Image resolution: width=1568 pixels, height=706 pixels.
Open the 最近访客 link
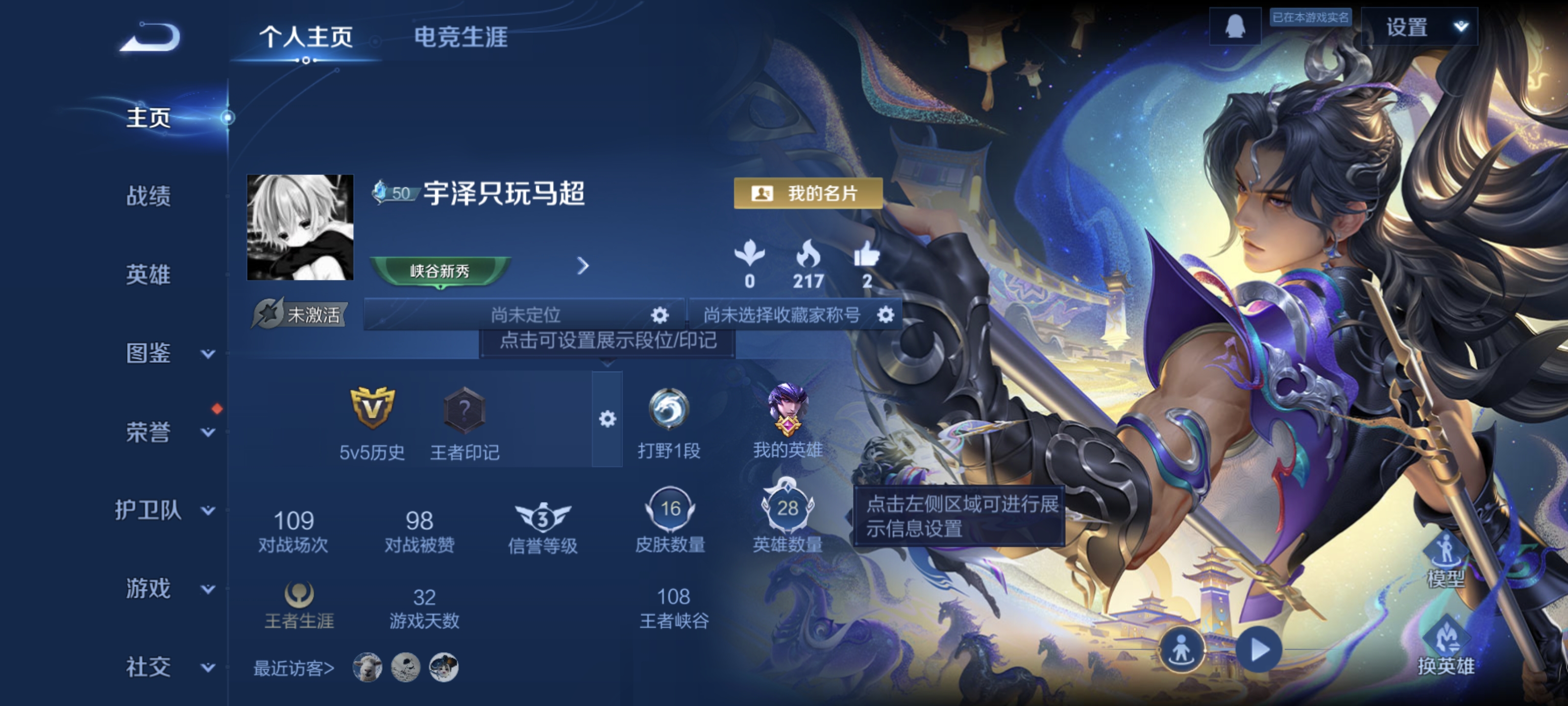coord(294,668)
